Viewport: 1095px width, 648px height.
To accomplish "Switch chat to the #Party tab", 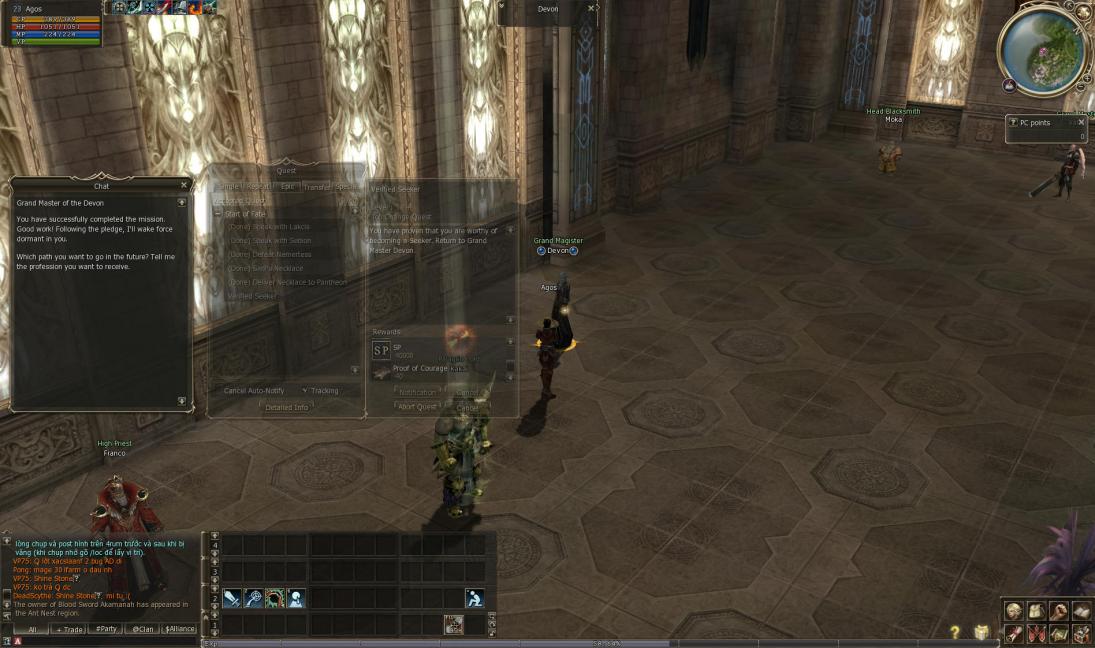I will (x=104, y=629).
